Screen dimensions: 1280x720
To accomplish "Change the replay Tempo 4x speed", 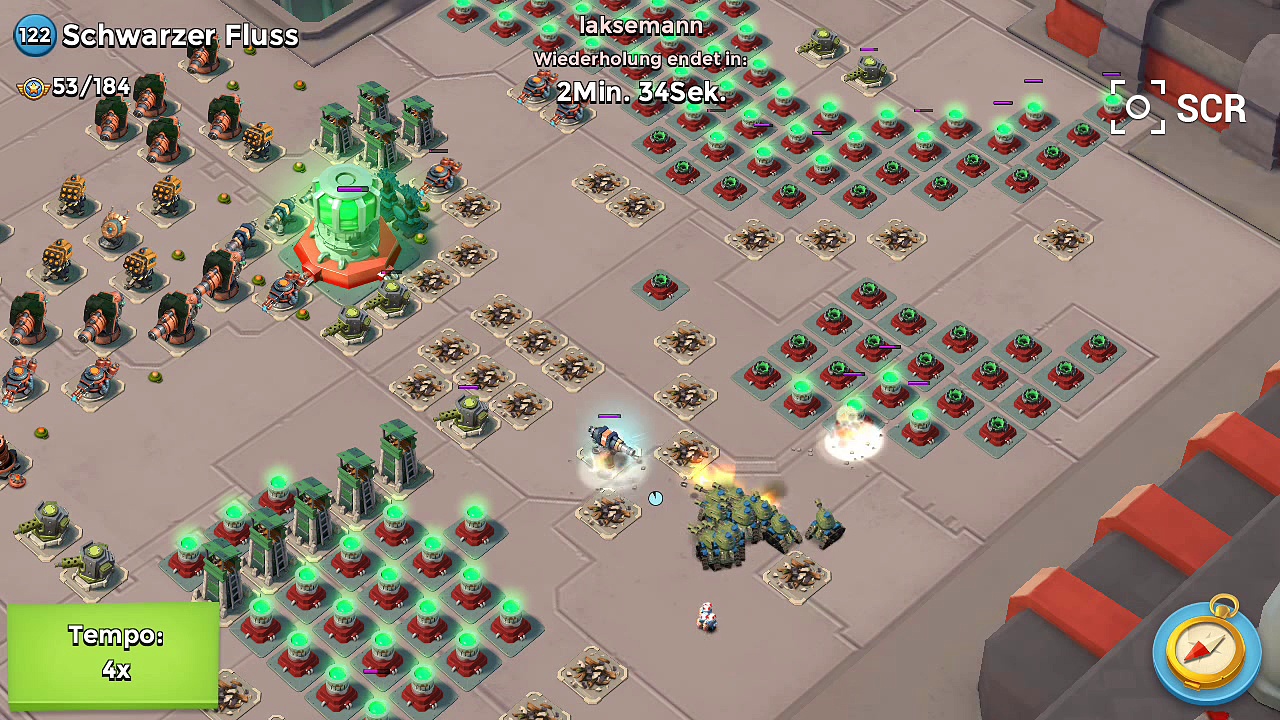I will click(114, 654).
